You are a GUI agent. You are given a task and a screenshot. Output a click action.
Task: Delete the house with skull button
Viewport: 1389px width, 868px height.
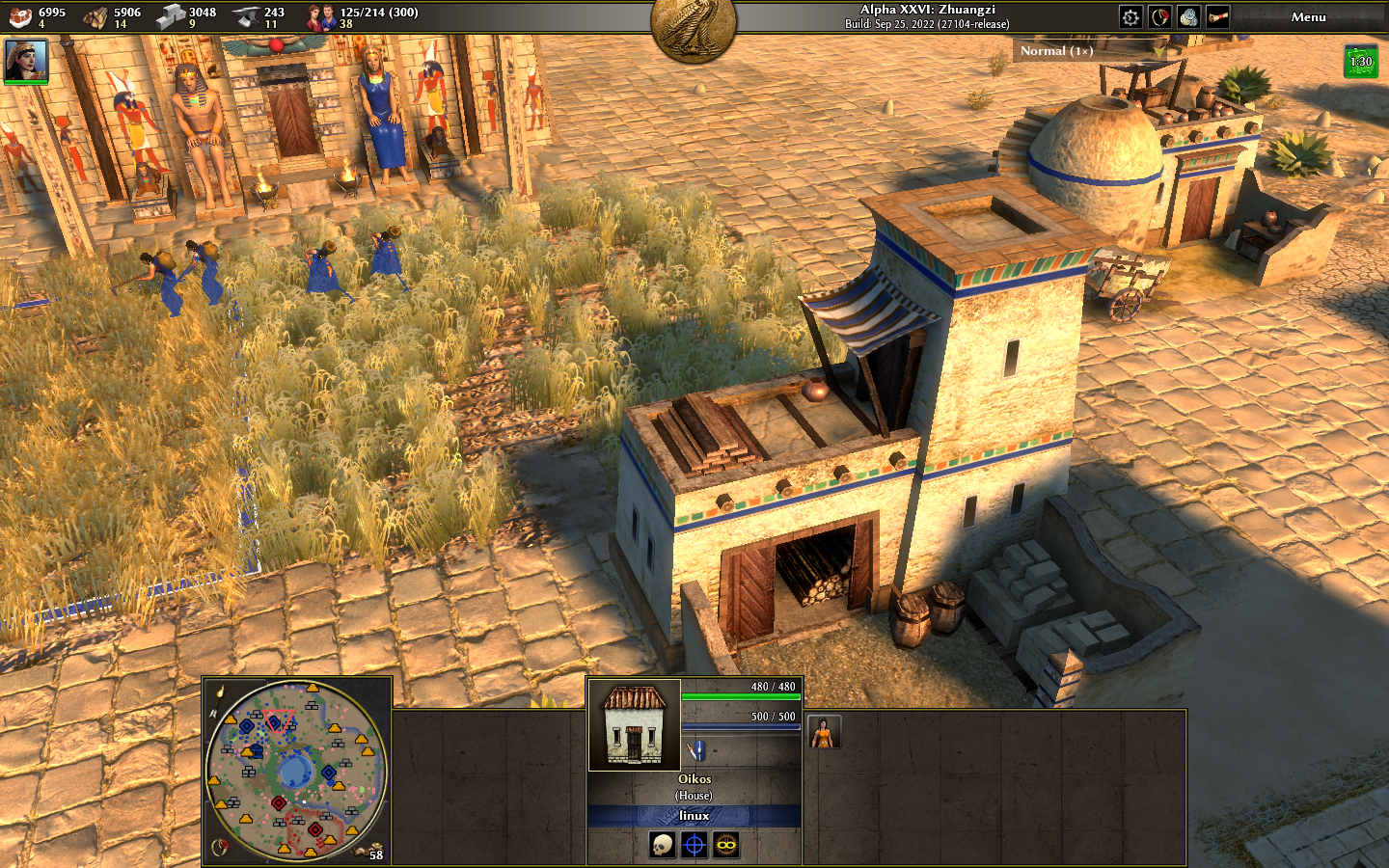(x=662, y=846)
